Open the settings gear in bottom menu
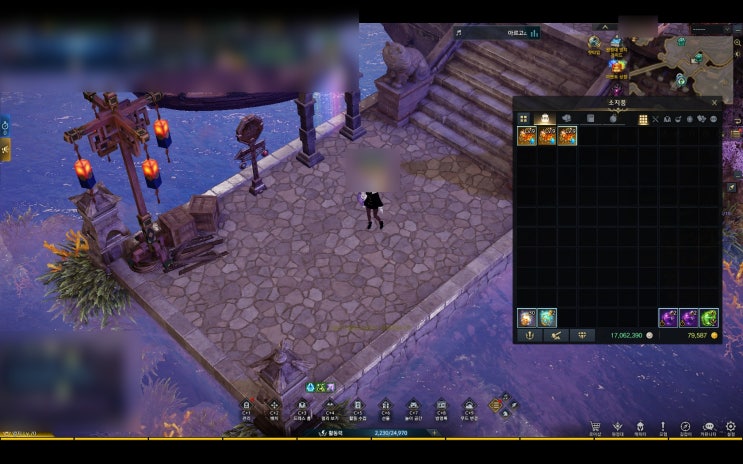Image resolution: width=743 pixels, height=464 pixels. (x=731, y=427)
